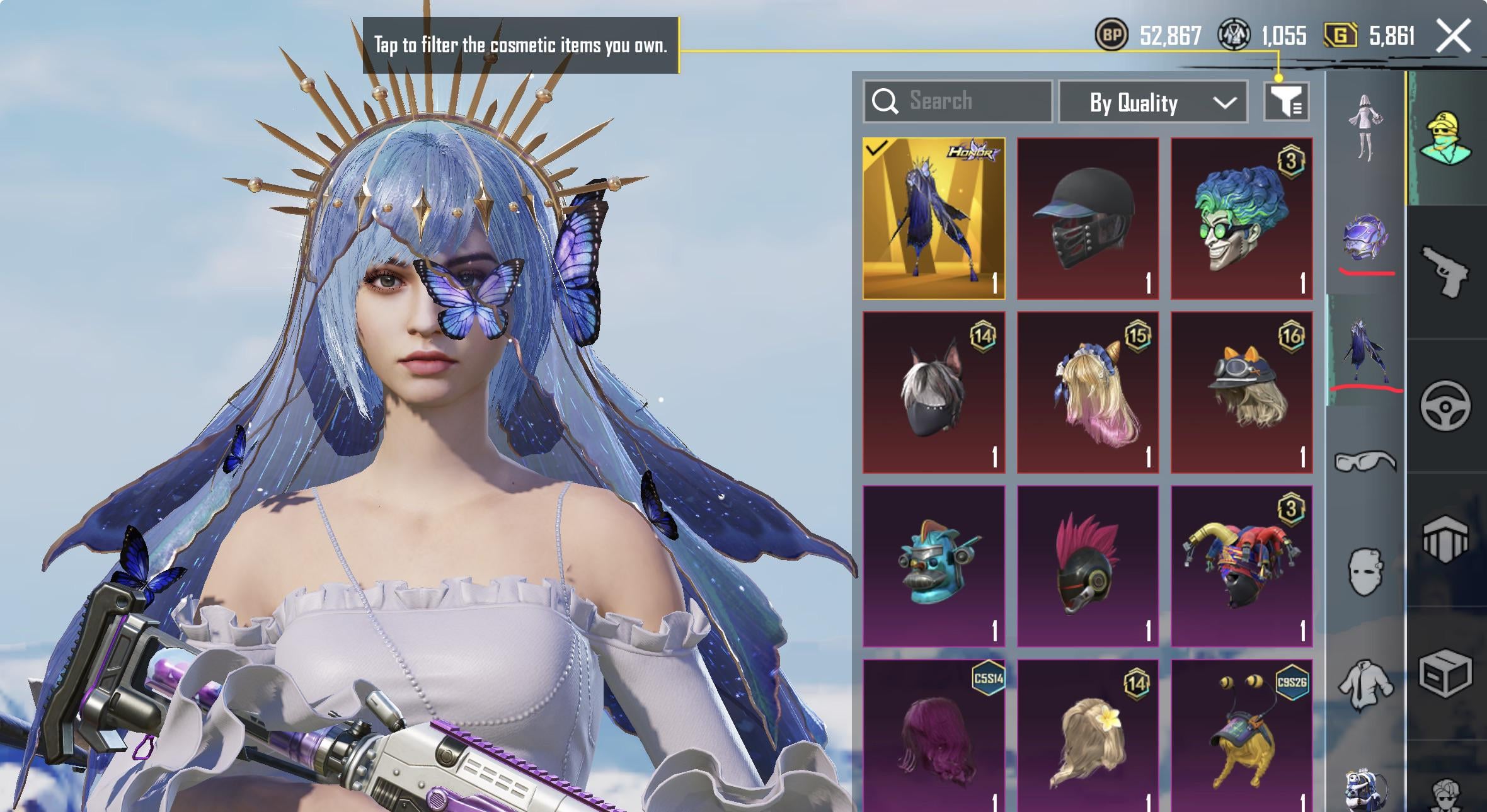Open the face mask subcategory

(x=1365, y=571)
